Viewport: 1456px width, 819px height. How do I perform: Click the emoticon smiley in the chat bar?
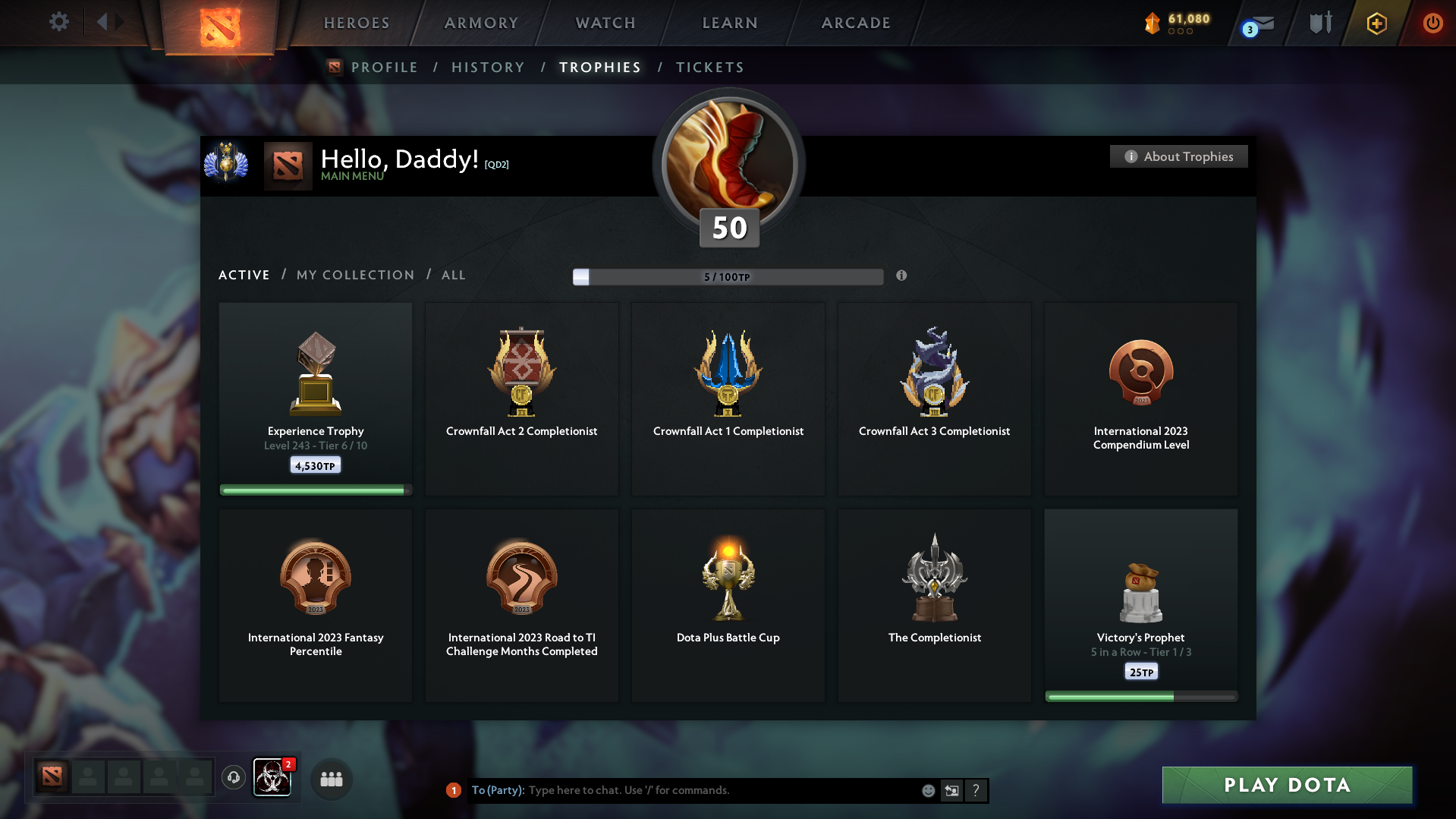pyautogui.click(x=928, y=790)
